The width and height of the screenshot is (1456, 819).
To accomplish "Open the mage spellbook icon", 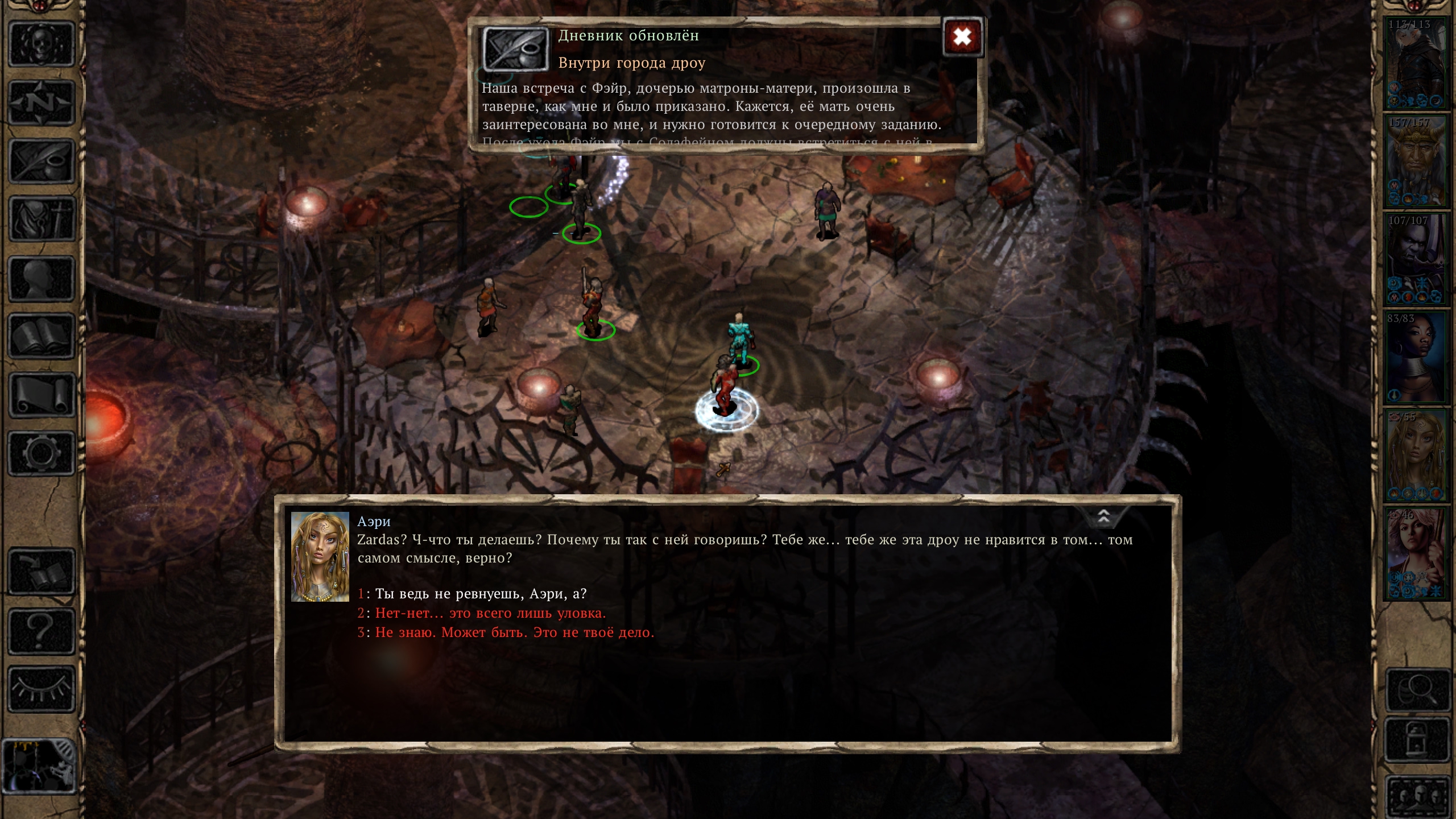I will [42, 337].
